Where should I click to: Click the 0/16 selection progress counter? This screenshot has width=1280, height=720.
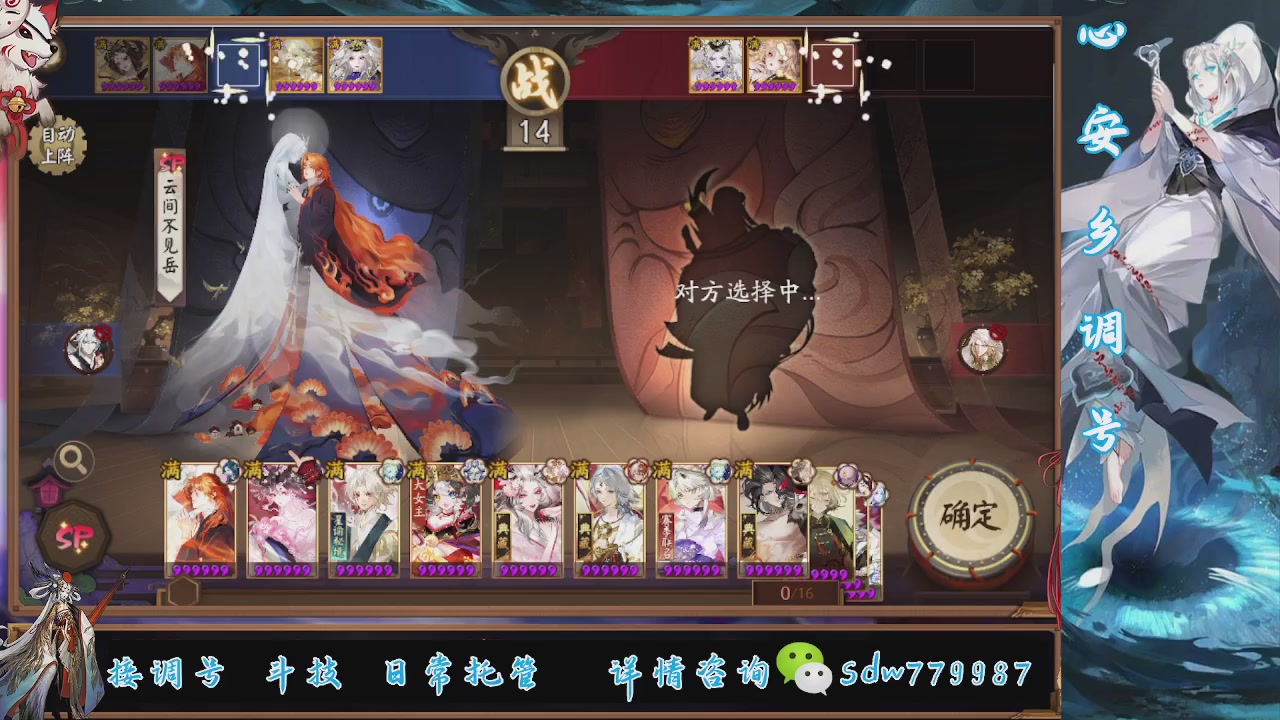[794, 592]
